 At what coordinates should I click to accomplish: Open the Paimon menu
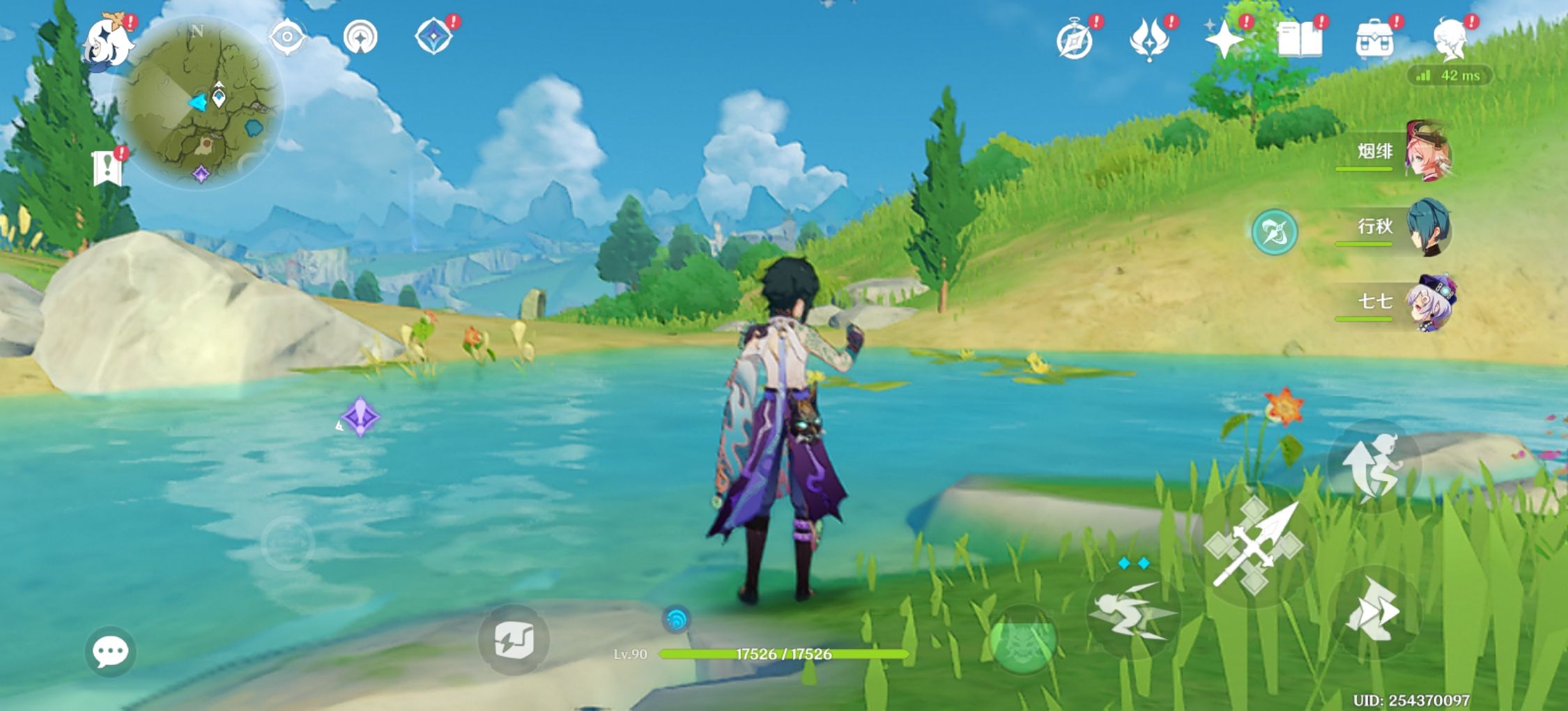[x=108, y=42]
